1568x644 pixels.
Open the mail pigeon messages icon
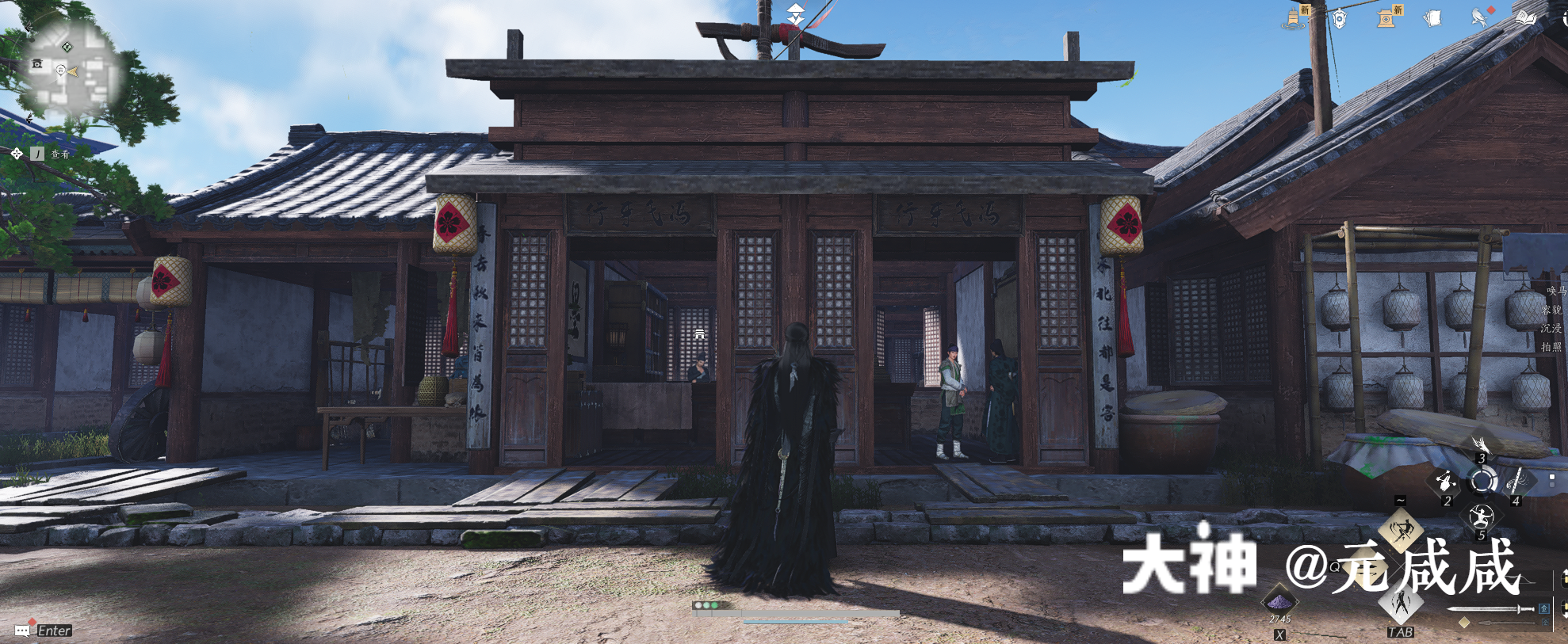point(1479,18)
